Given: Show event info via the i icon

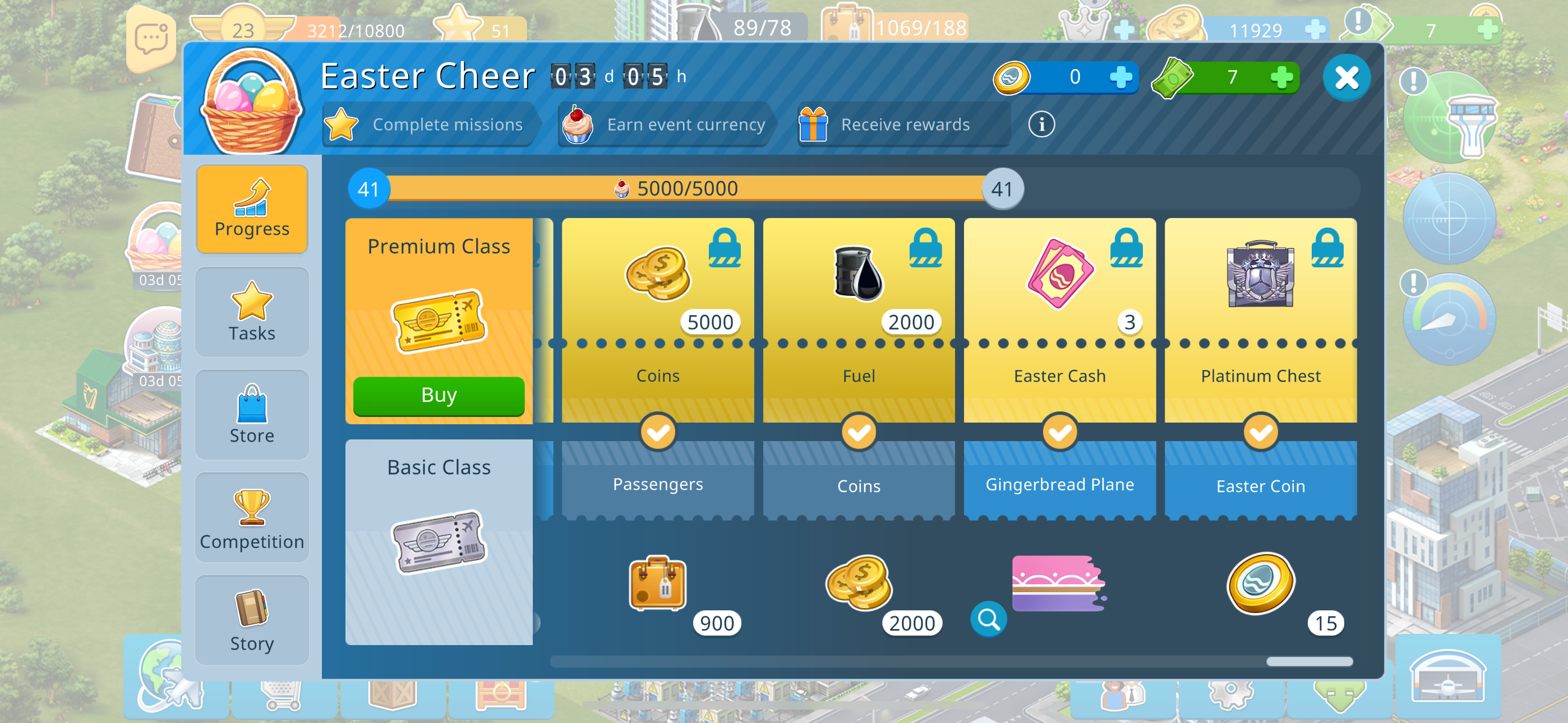Looking at the screenshot, I should pos(1041,125).
